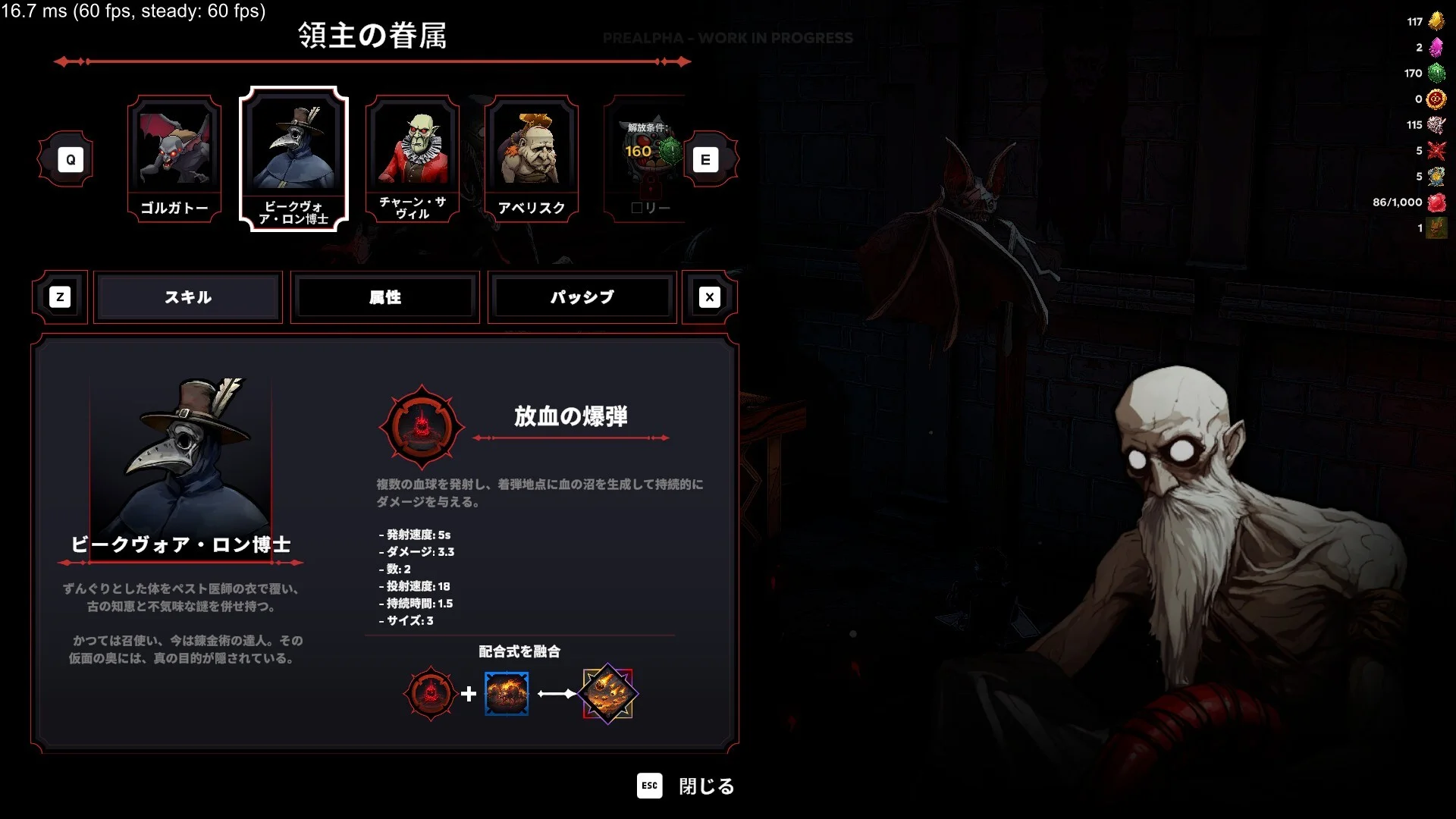Screen dimensions: 1456x819
Task: Click the fused skill result diamond icon
Action: coord(608,693)
